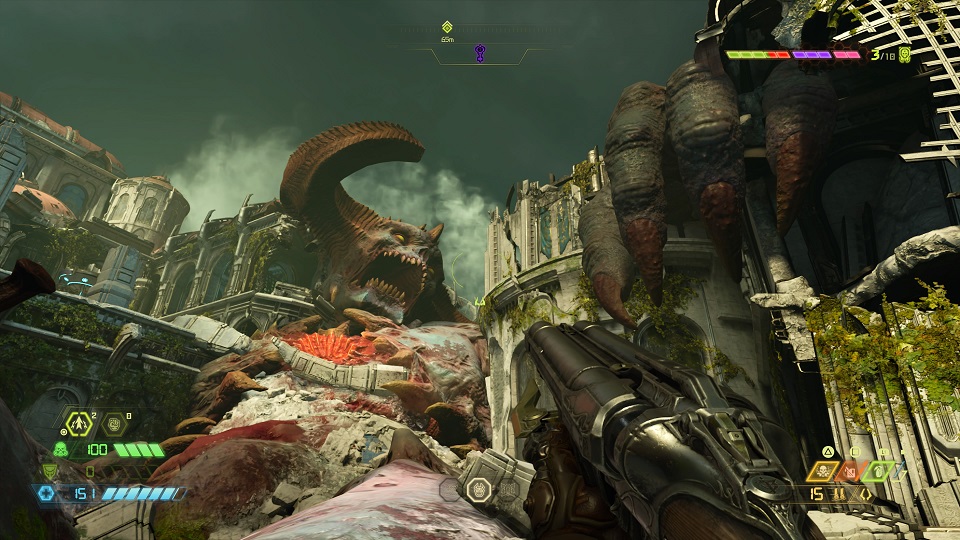Click the armor helmet icon
The width and height of the screenshot is (960, 540).
pos(50,471)
